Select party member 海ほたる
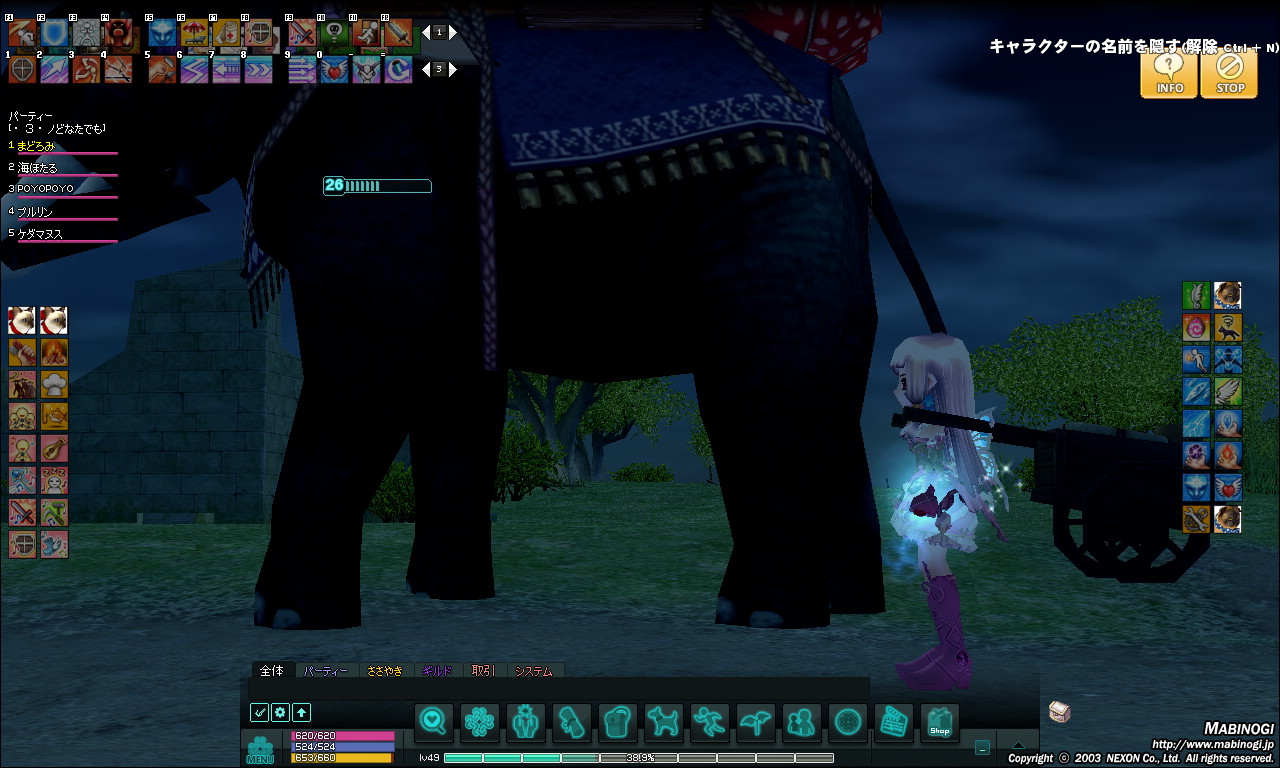 click(38, 167)
